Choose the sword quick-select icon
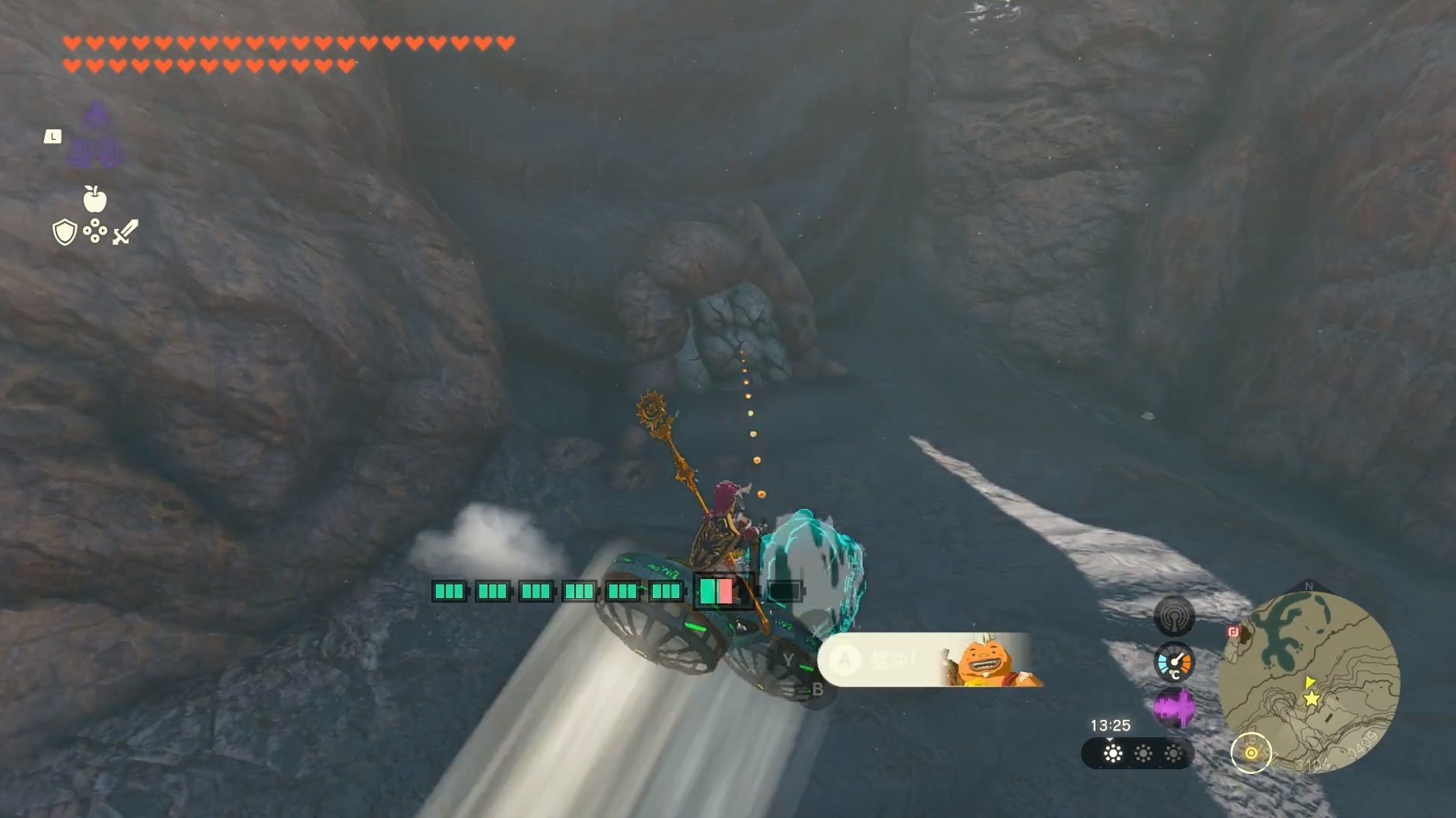This screenshot has height=818, width=1456. 126,232
